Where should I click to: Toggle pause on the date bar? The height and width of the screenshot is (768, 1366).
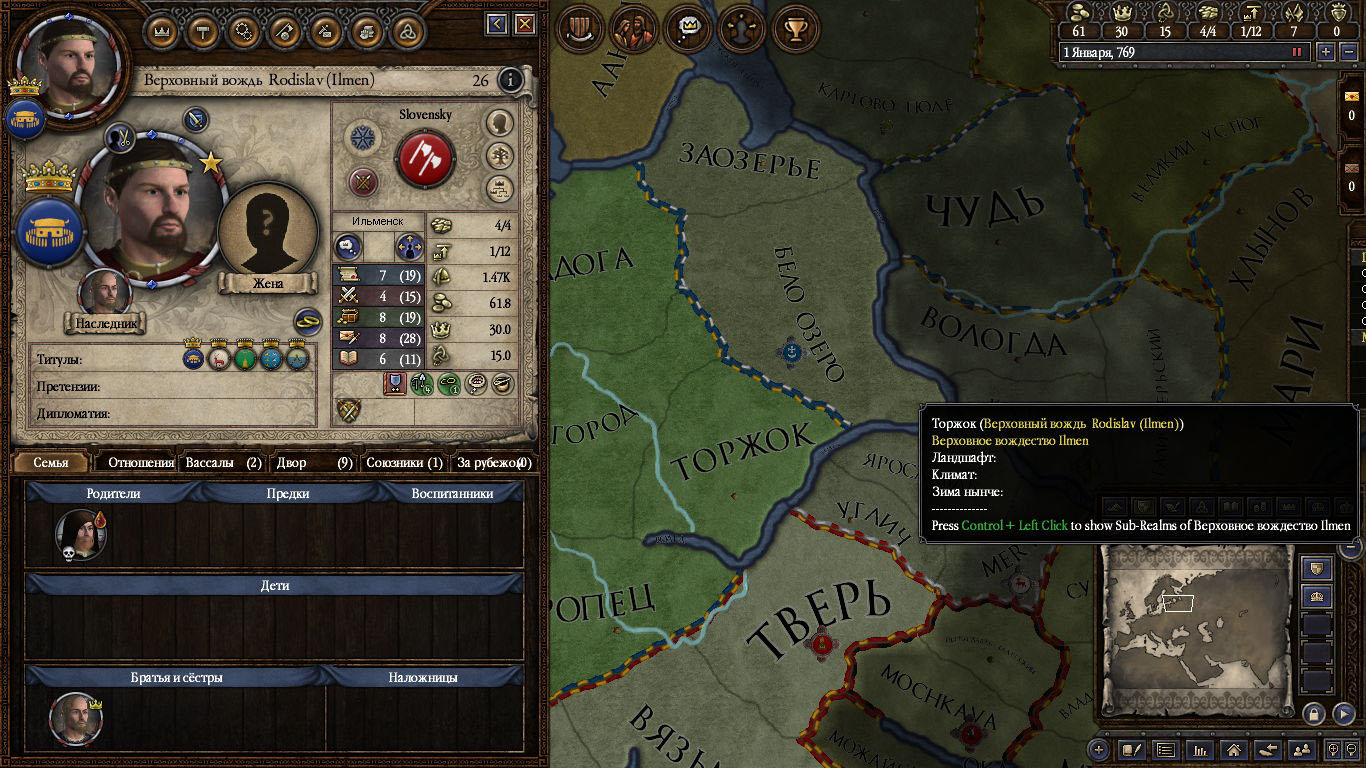[1297, 52]
